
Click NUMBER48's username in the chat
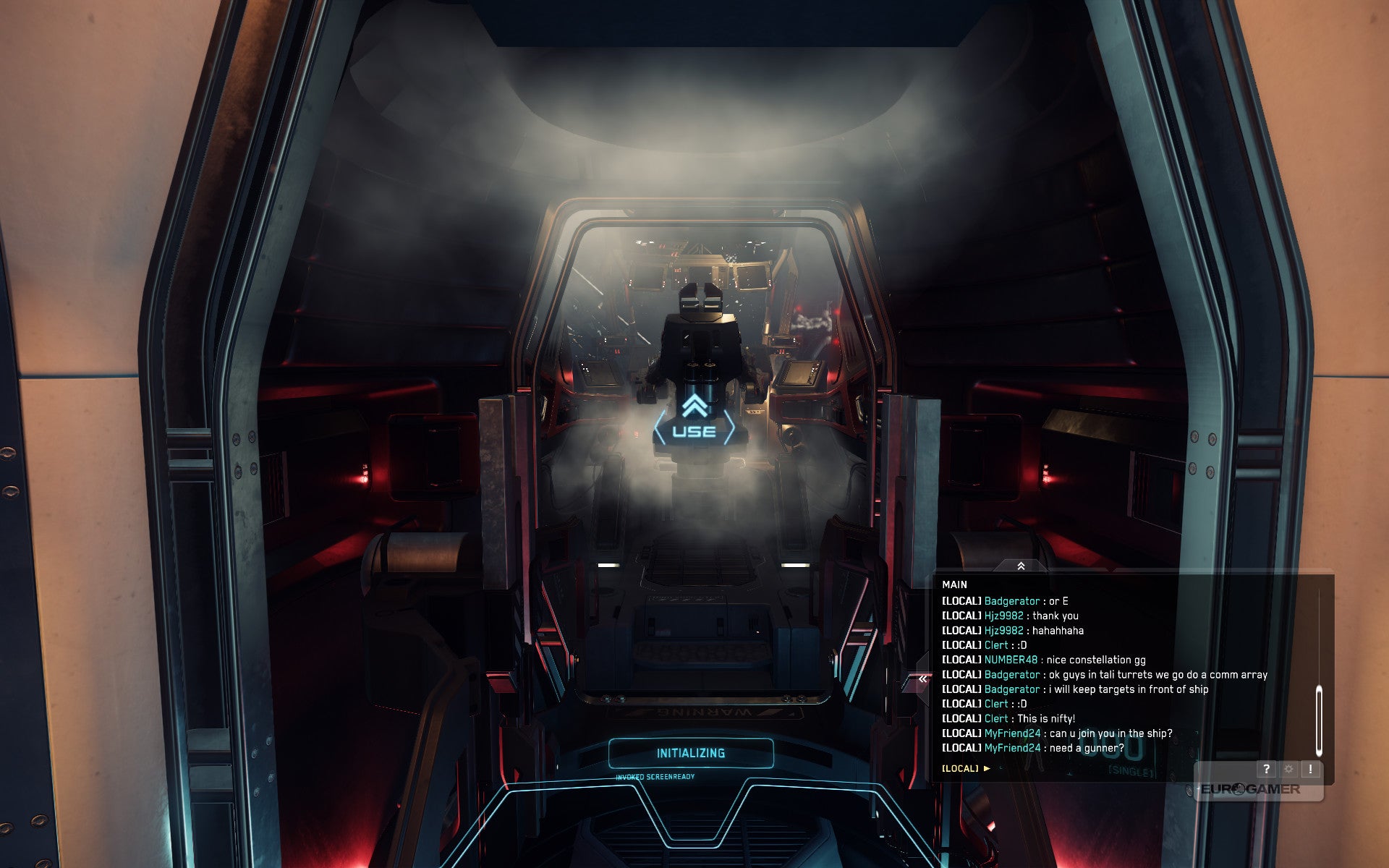pos(1011,660)
